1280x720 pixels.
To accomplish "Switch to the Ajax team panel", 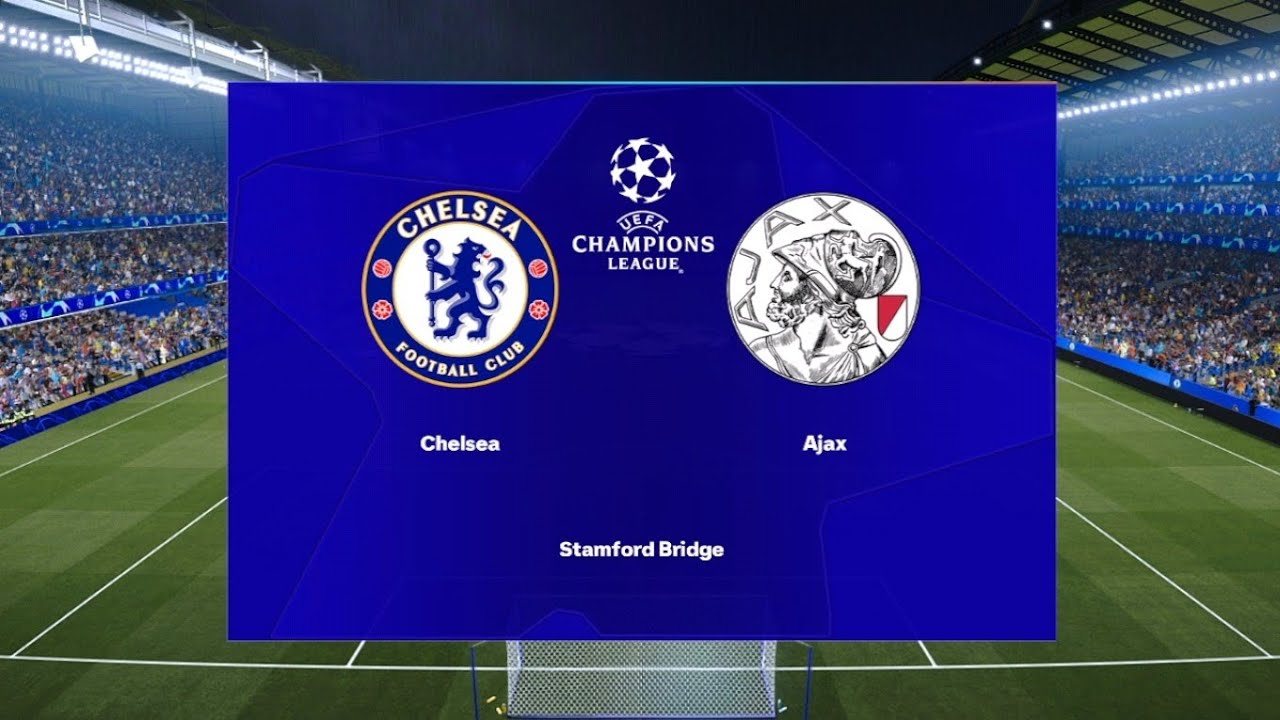I will coord(823,287).
